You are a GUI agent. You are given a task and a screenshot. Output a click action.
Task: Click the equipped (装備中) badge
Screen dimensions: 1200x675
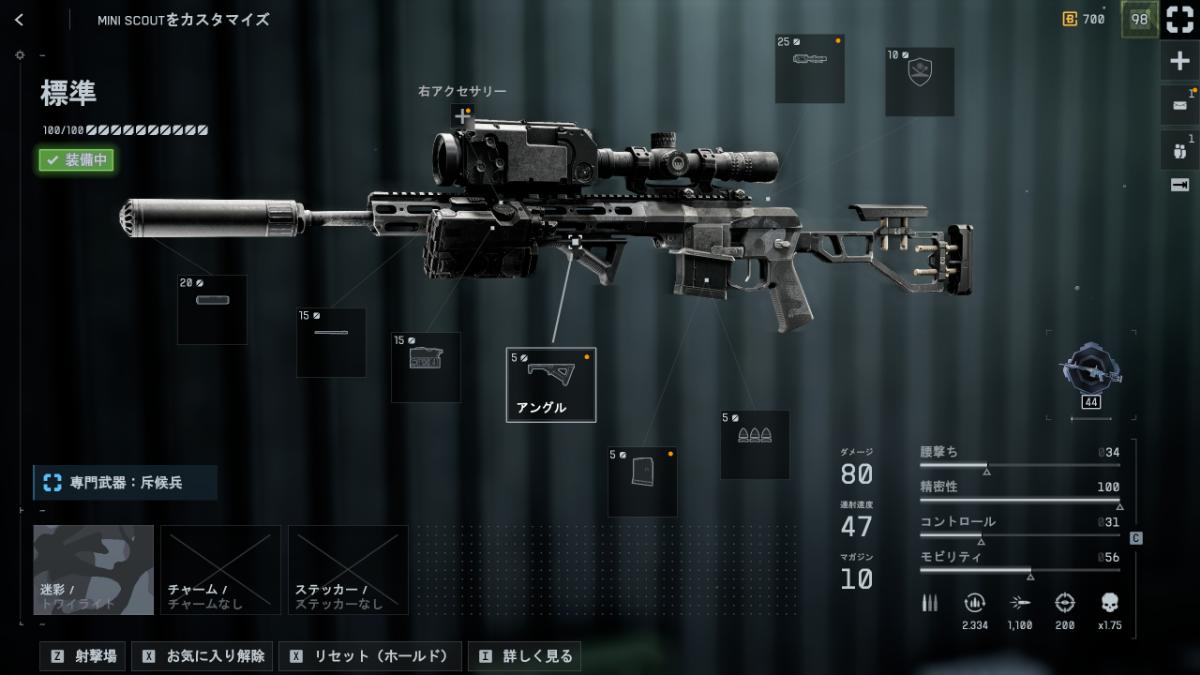coord(77,159)
